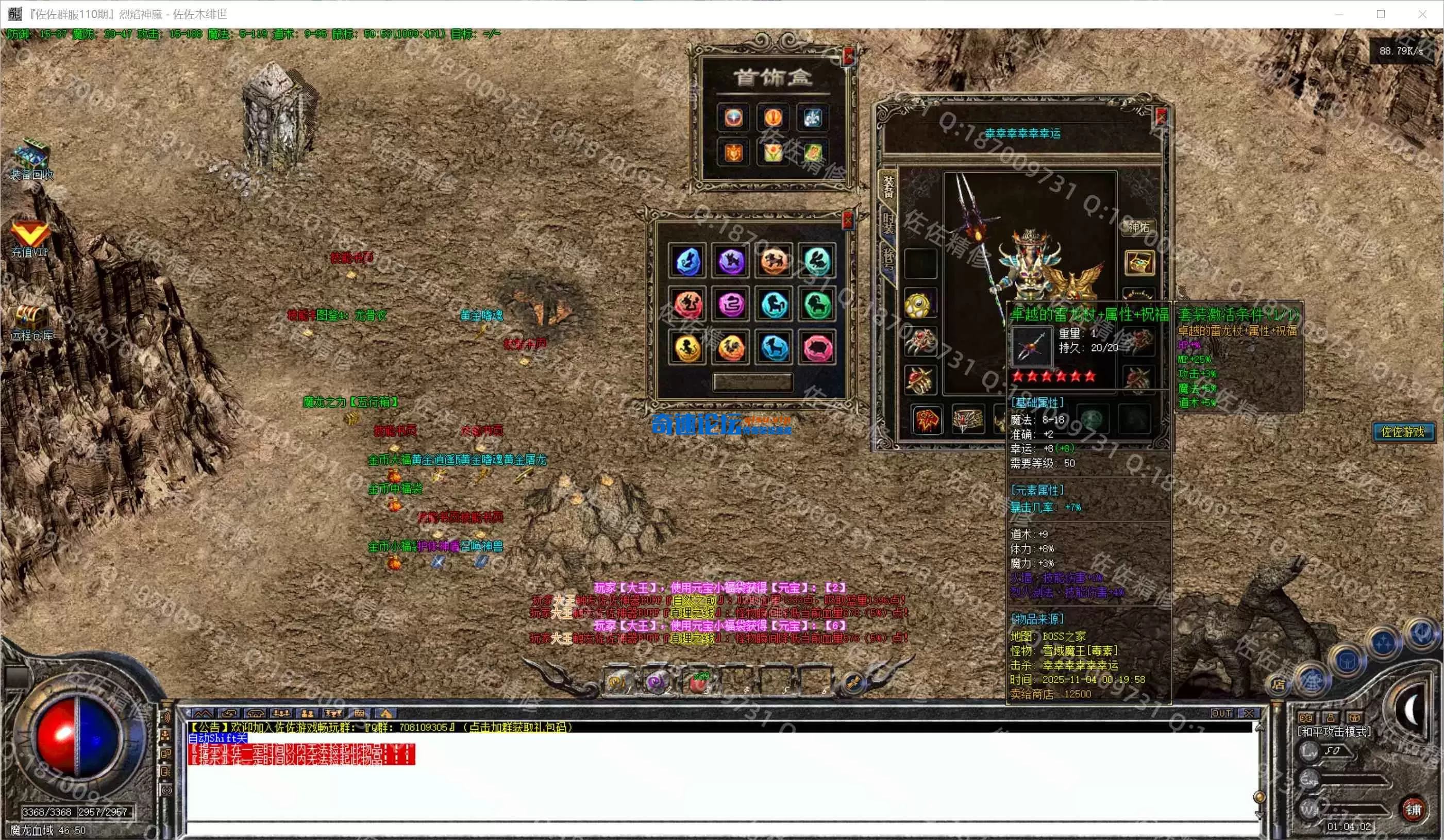The width and height of the screenshot is (1444, 840).
Task: Select the purple snake zodiac medallion
Action: [x=731, y=305]
